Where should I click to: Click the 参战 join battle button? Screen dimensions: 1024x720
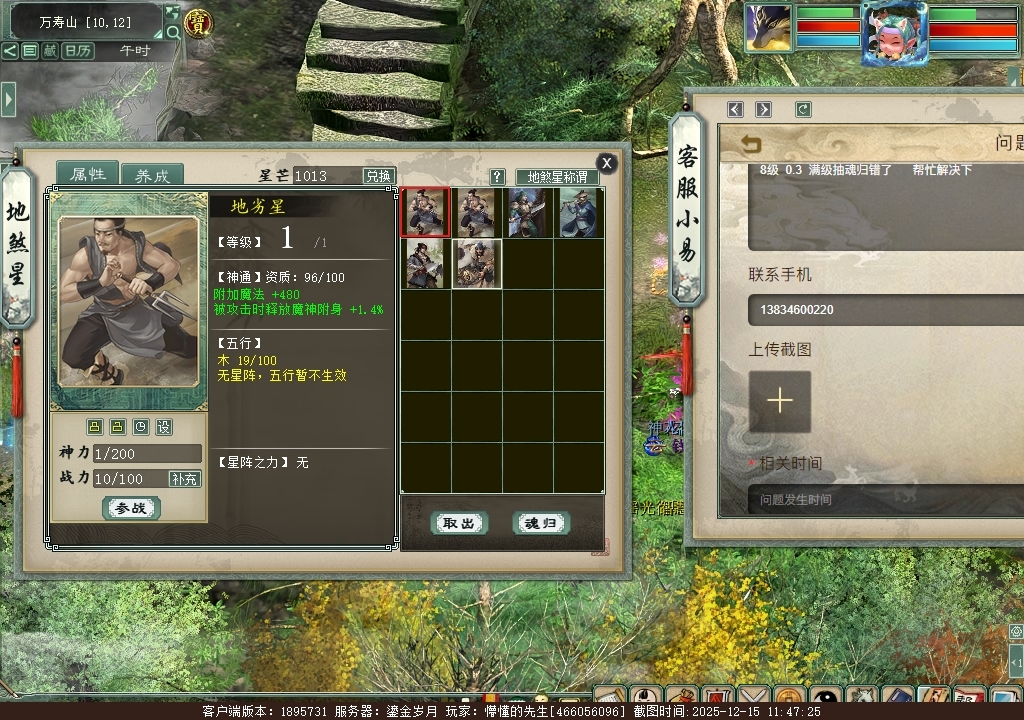tap(131, 508)
